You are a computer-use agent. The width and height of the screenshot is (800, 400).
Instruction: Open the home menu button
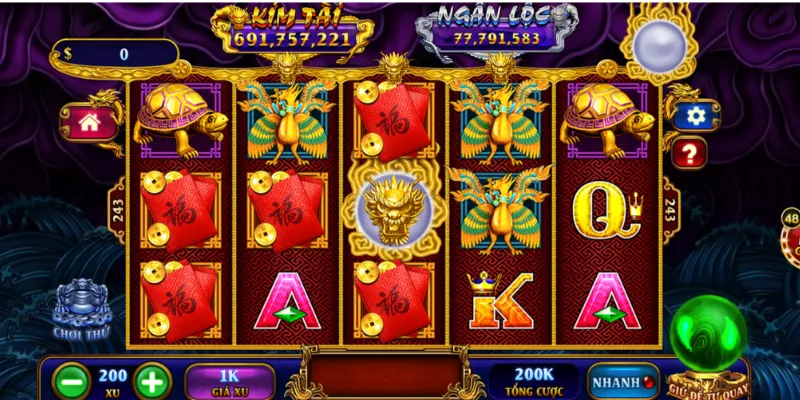tap(88, 123)
